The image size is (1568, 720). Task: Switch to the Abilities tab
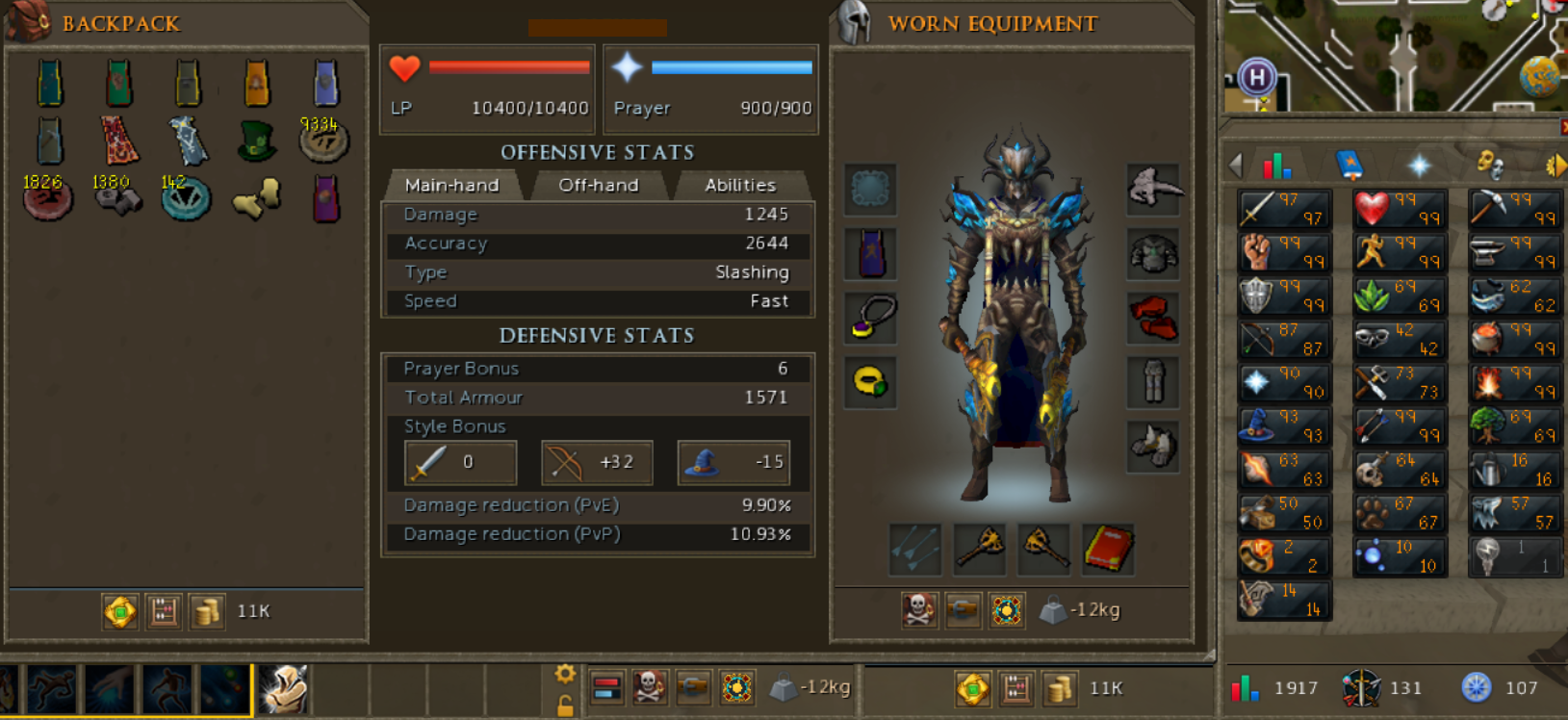tap(739, 185)
